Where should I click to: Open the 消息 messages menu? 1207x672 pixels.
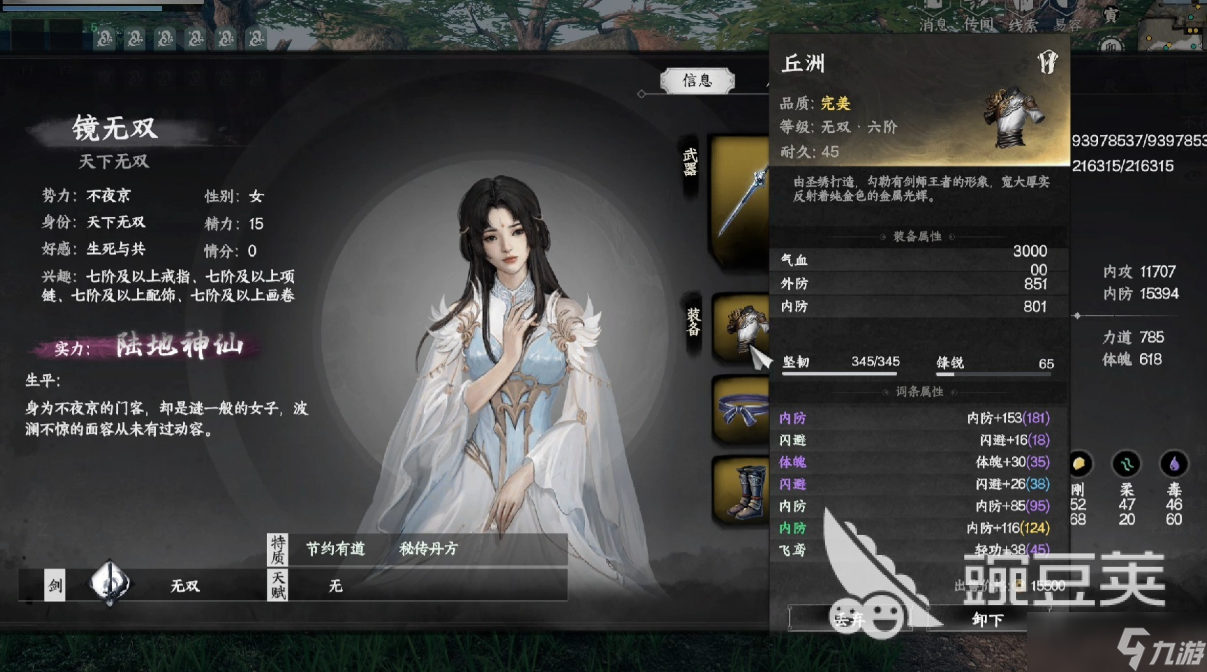pos(933,24)
